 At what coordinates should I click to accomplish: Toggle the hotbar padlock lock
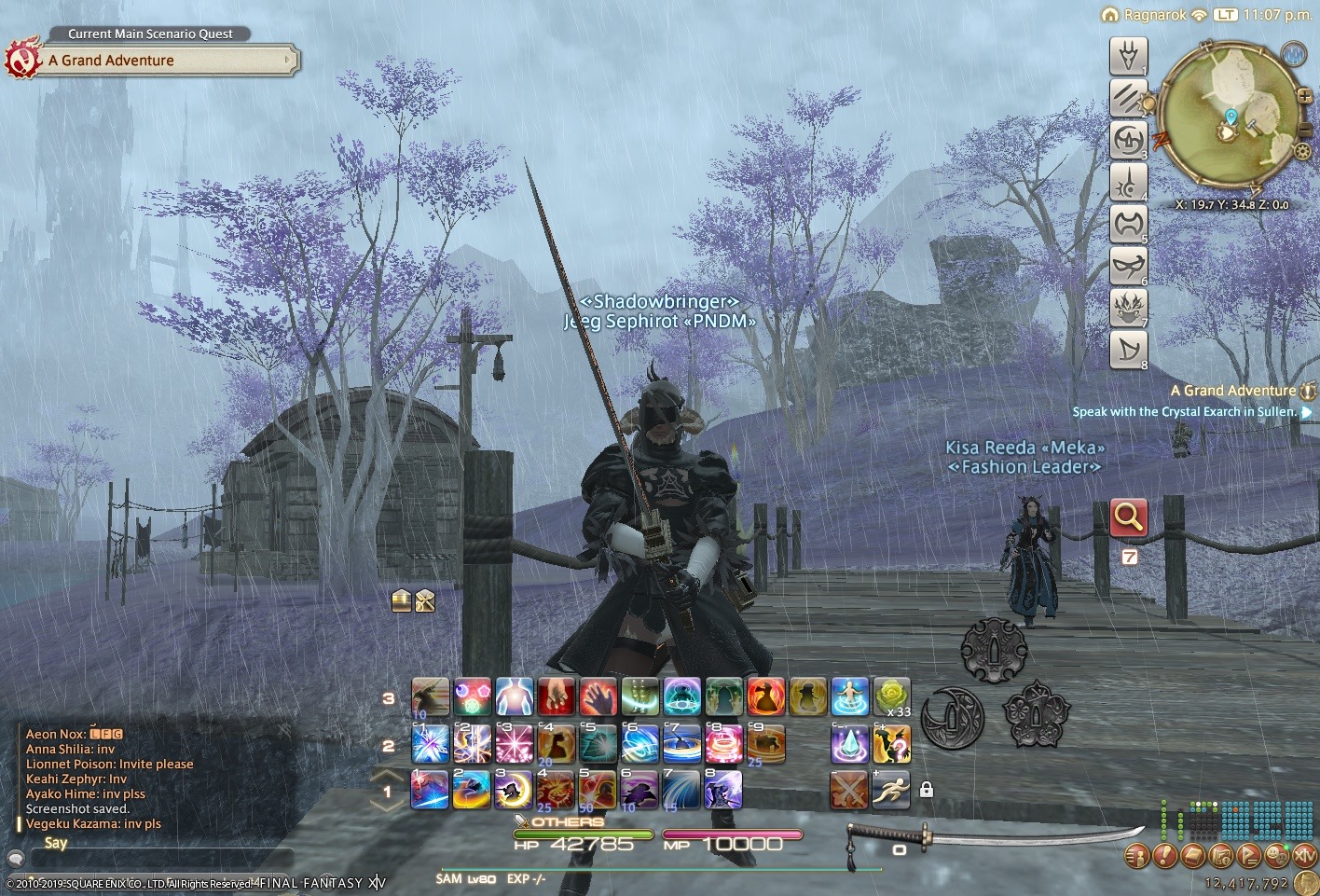(926, 790)
